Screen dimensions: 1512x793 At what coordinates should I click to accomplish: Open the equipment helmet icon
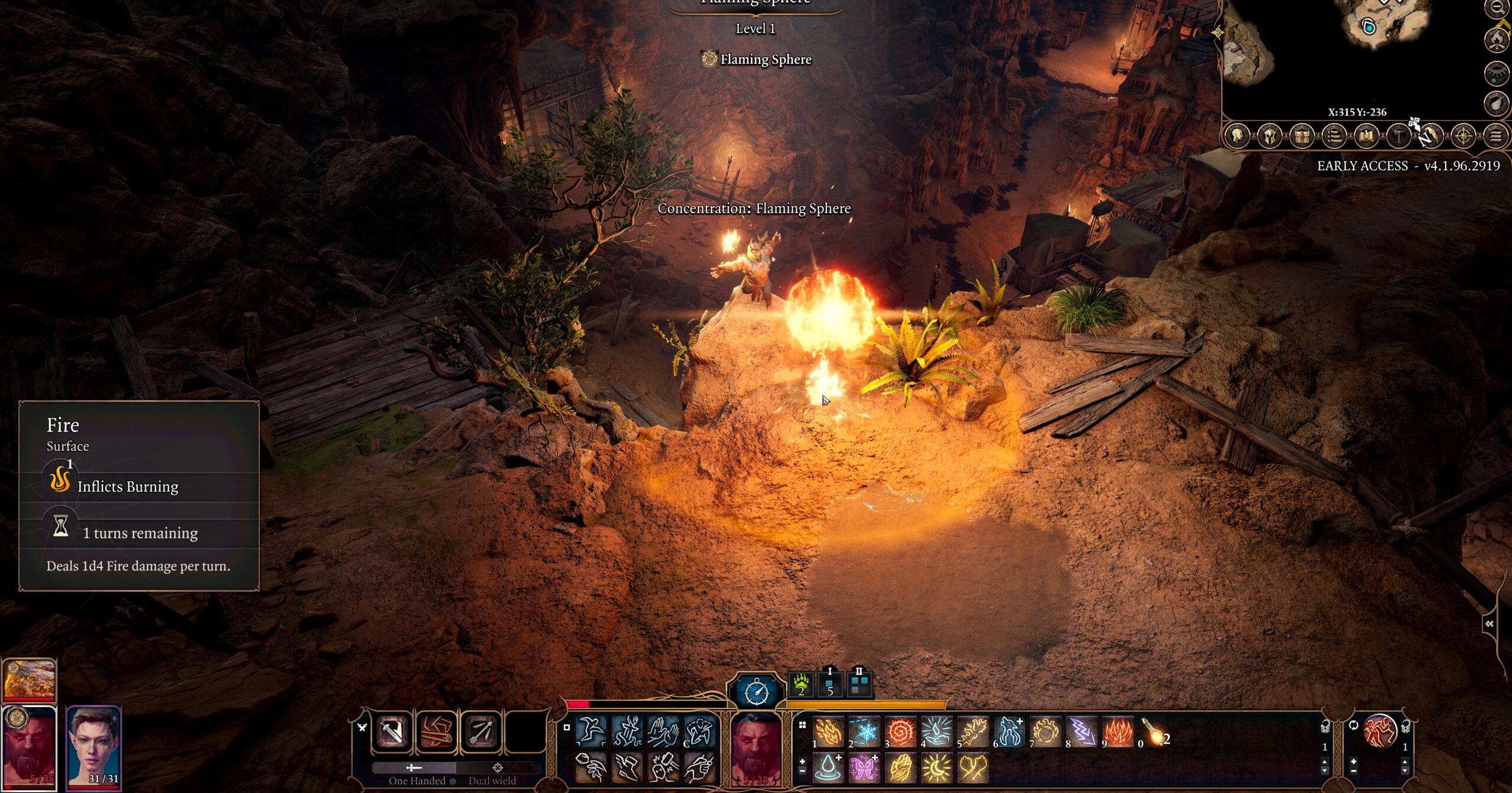pyautogui.click(x=1270, y=136)
